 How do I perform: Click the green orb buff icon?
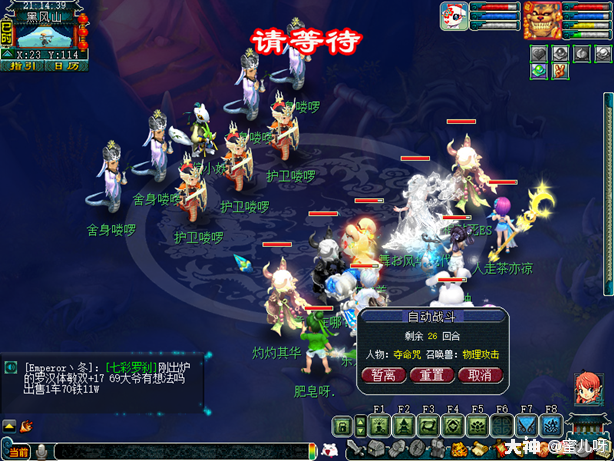pos(539,70)
